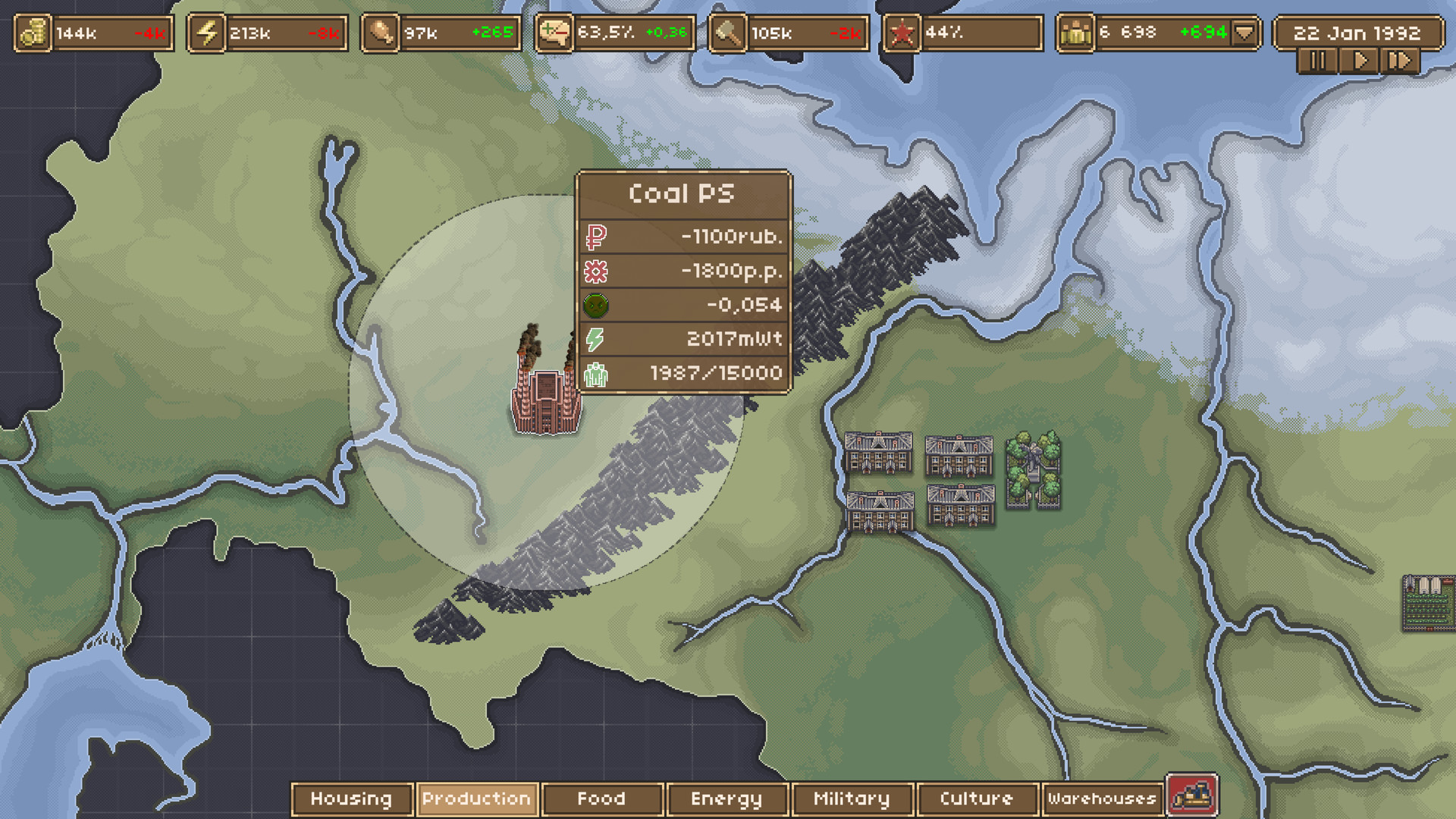Click the chicken leg food icon

tap(378, 32)
